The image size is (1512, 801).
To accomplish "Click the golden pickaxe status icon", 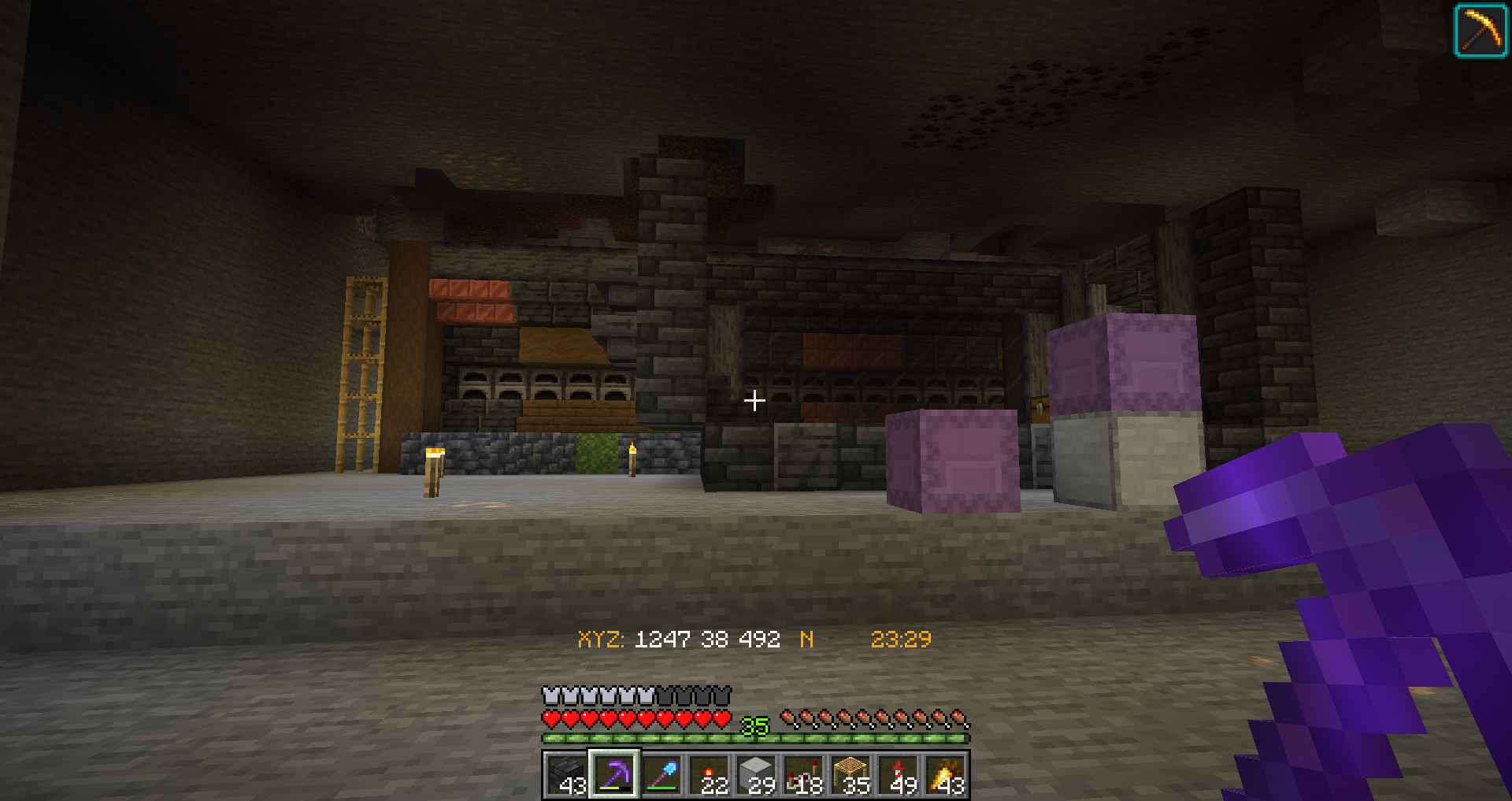I will point(1480,31).
